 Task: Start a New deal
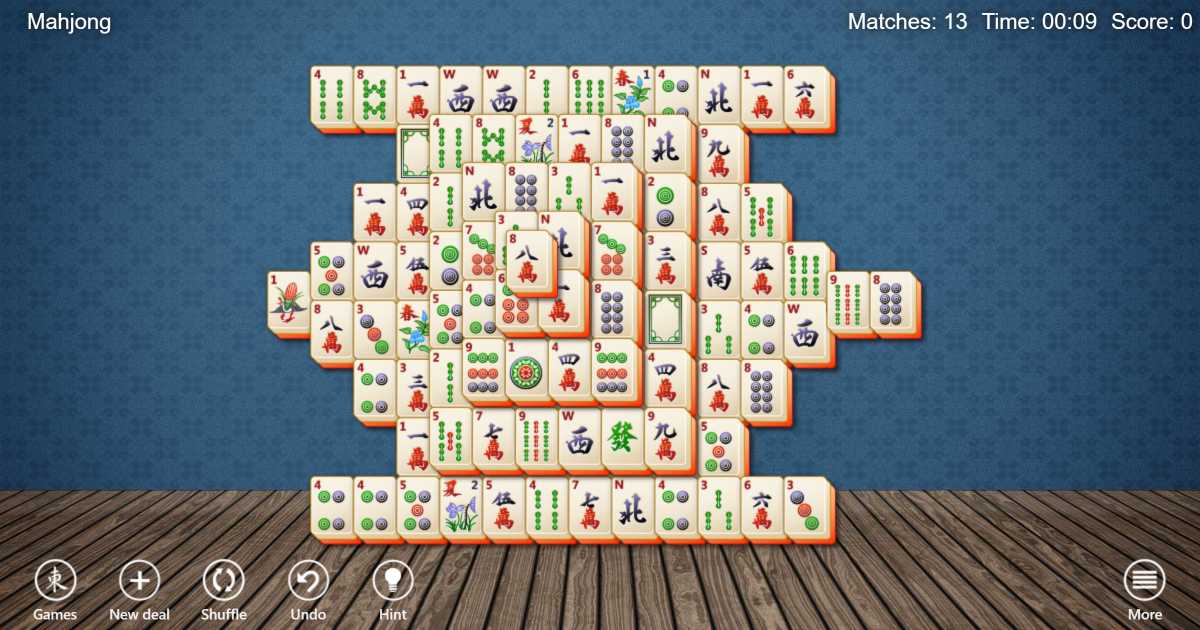point(139,581)
